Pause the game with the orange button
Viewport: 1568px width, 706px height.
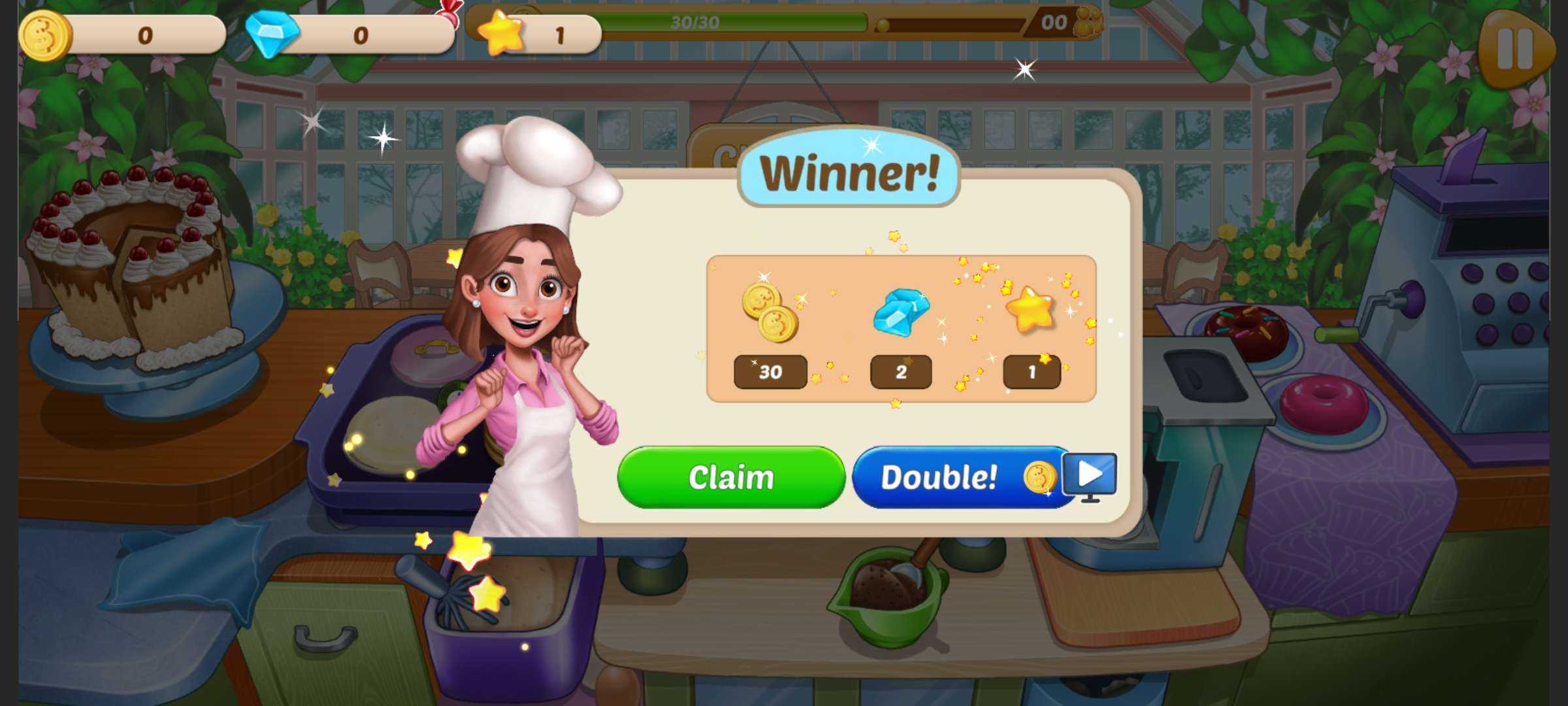point(1514,50)
